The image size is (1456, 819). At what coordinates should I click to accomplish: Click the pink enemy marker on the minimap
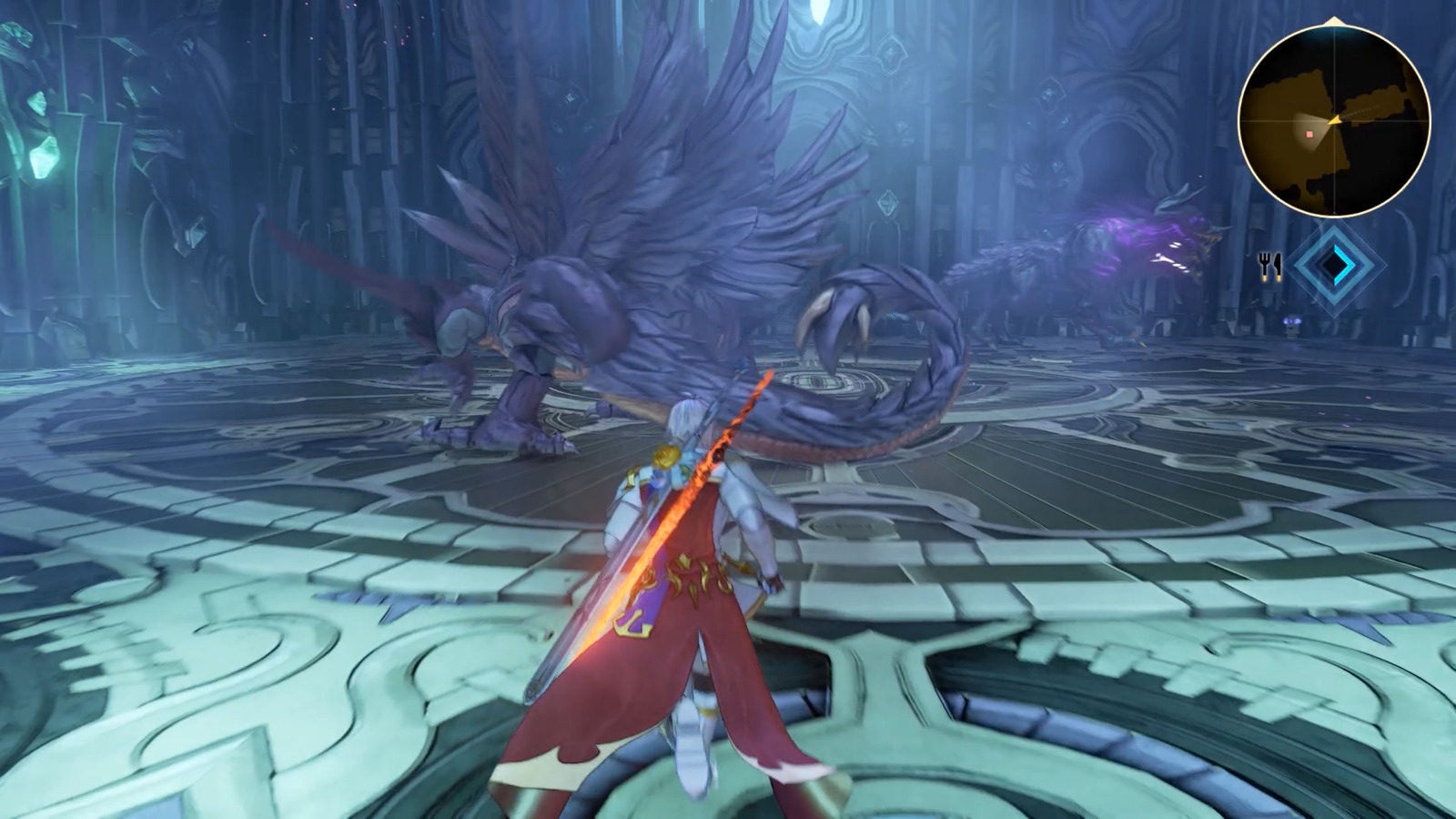1309,133
